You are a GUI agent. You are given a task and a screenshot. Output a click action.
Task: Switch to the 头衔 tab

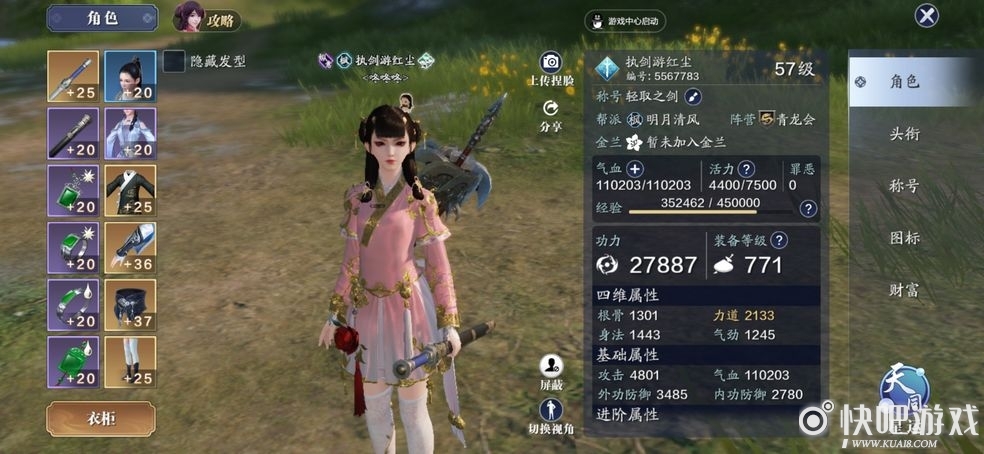pos(904,134)
